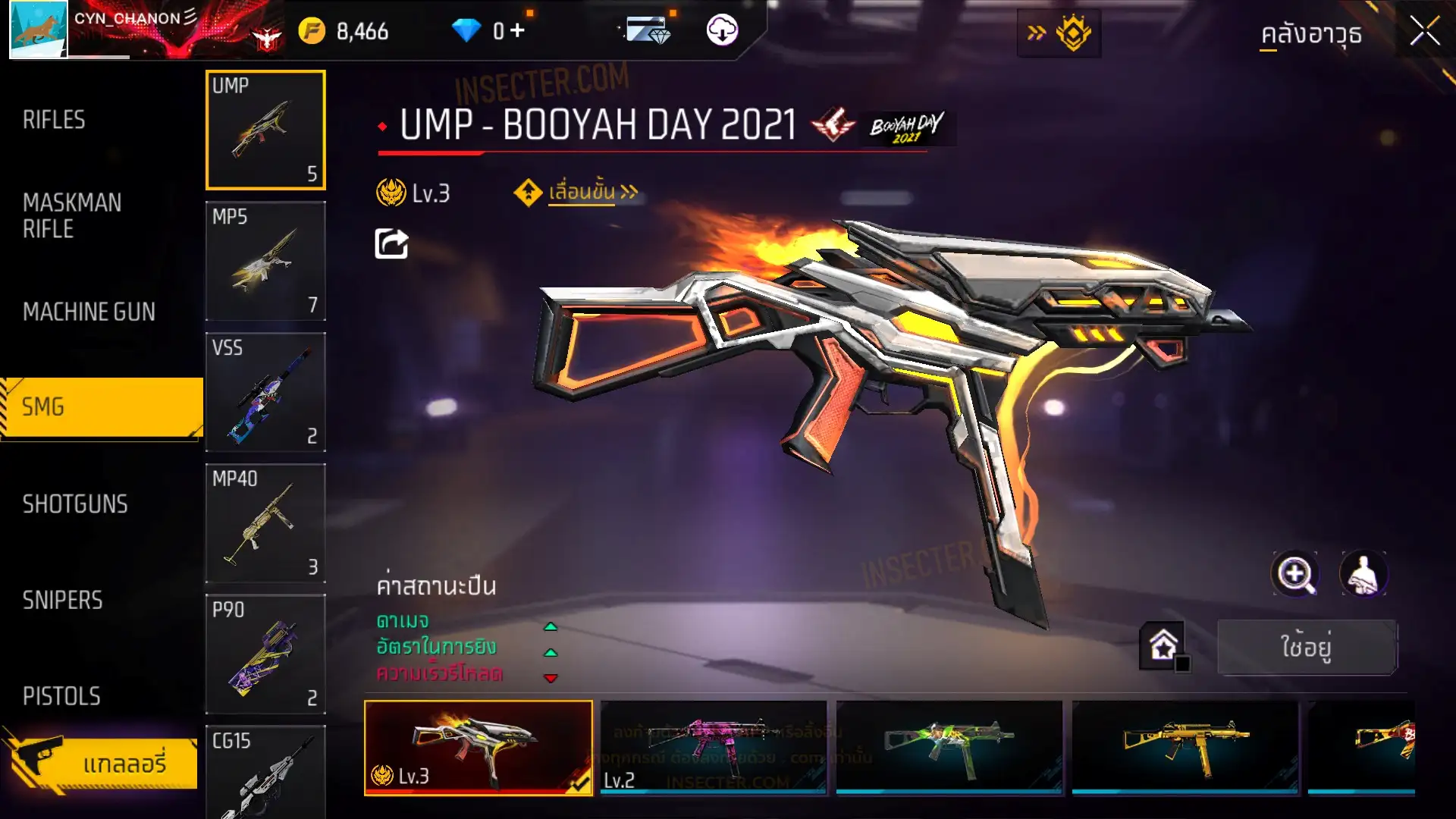Pick the P90 weapon tile

(x=265, y=654)
